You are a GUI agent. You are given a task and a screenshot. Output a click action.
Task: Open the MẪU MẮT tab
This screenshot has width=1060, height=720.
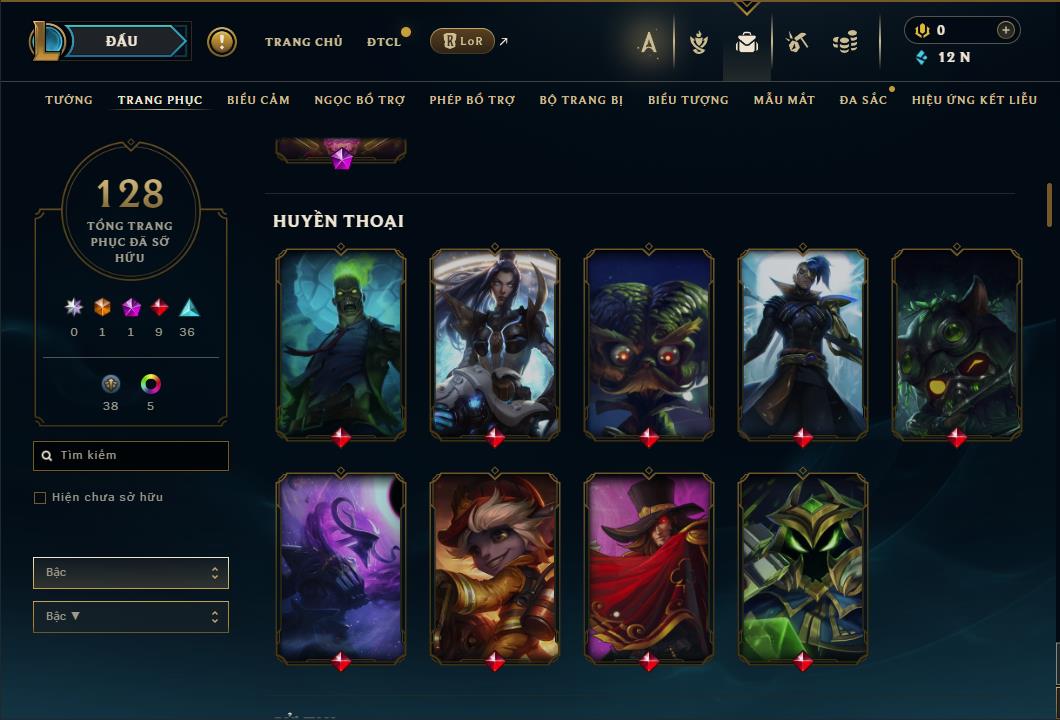784,100
